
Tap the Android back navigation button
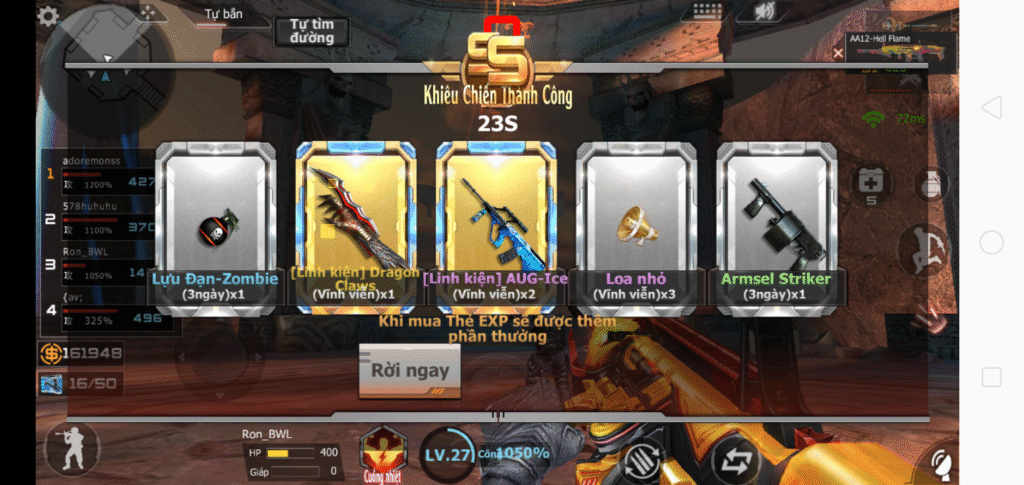coord(991,108)
